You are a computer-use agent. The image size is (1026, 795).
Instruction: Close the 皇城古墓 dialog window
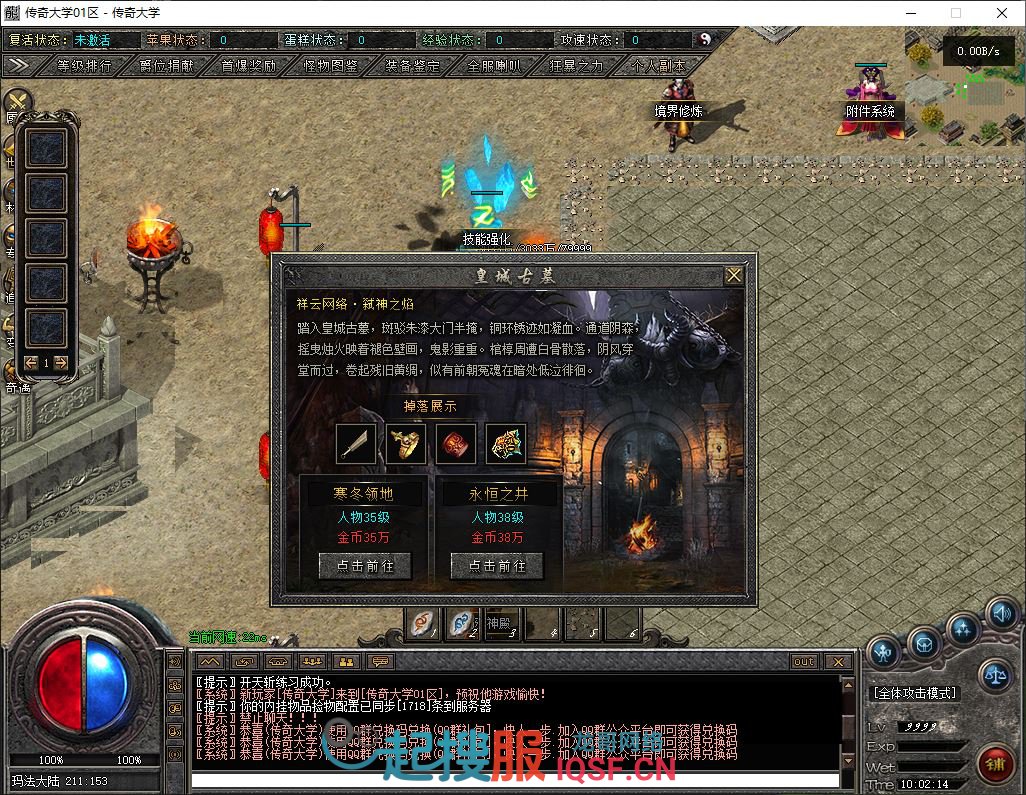click(x=734, y=275)
